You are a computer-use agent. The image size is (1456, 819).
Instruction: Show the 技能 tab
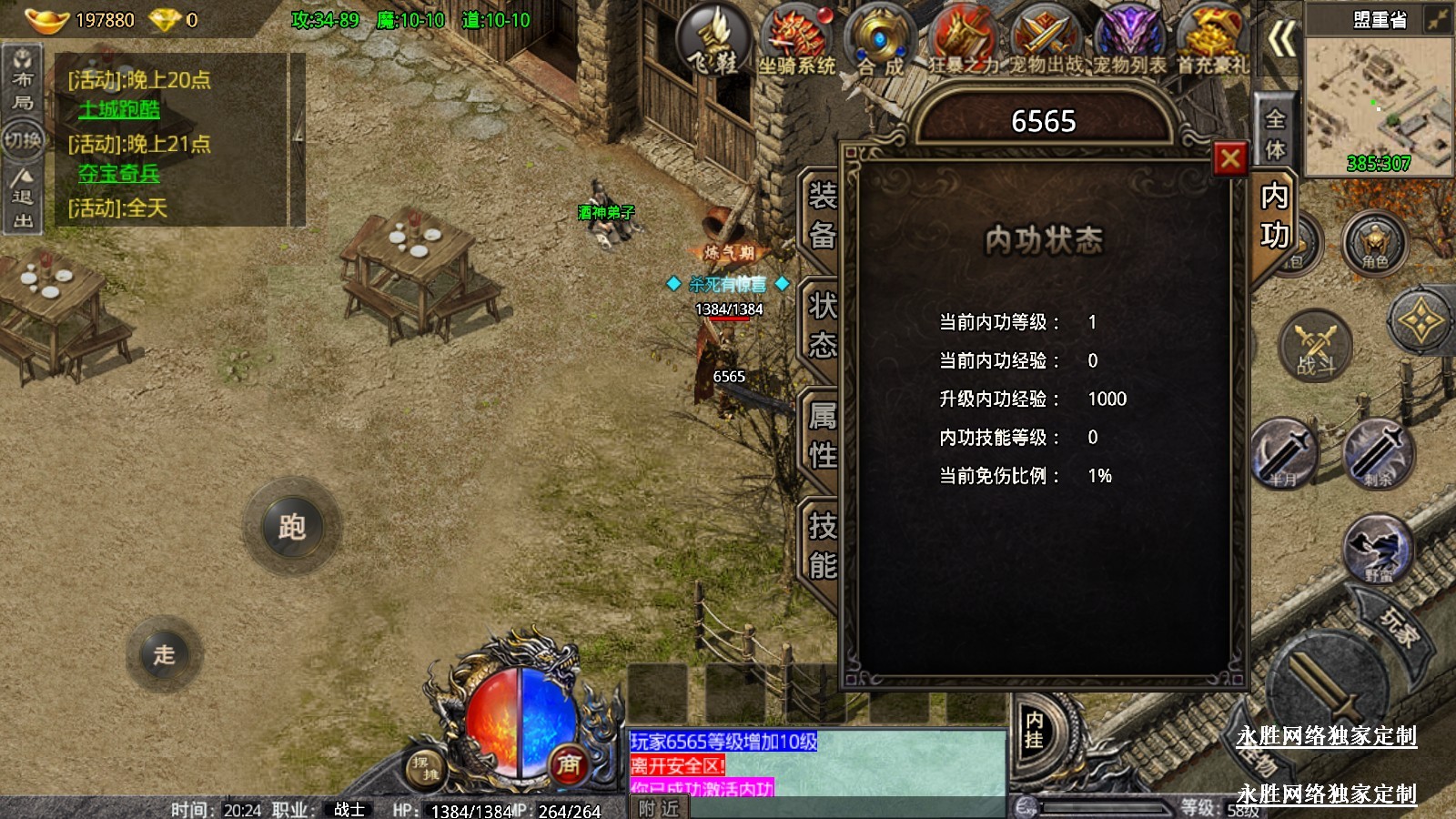tap(822, 545)
